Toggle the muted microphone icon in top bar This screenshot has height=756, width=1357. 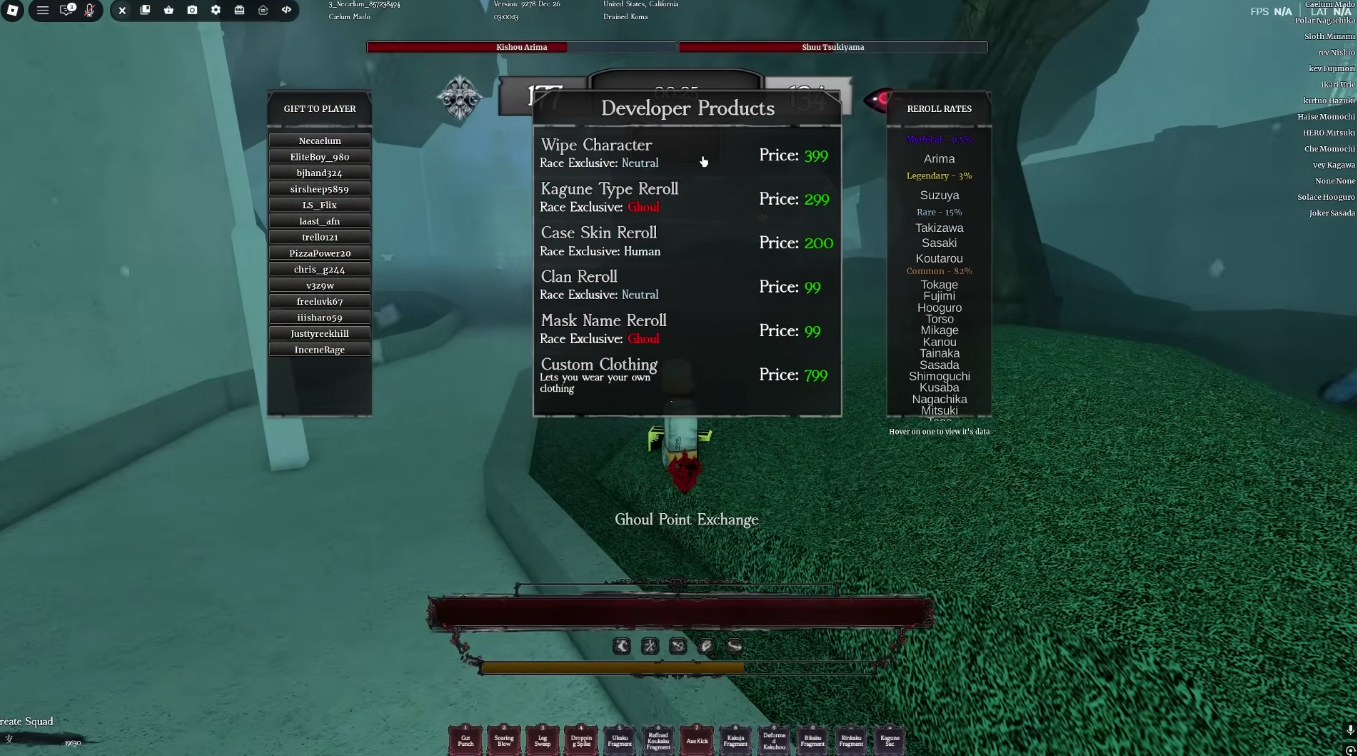(90, 11)
